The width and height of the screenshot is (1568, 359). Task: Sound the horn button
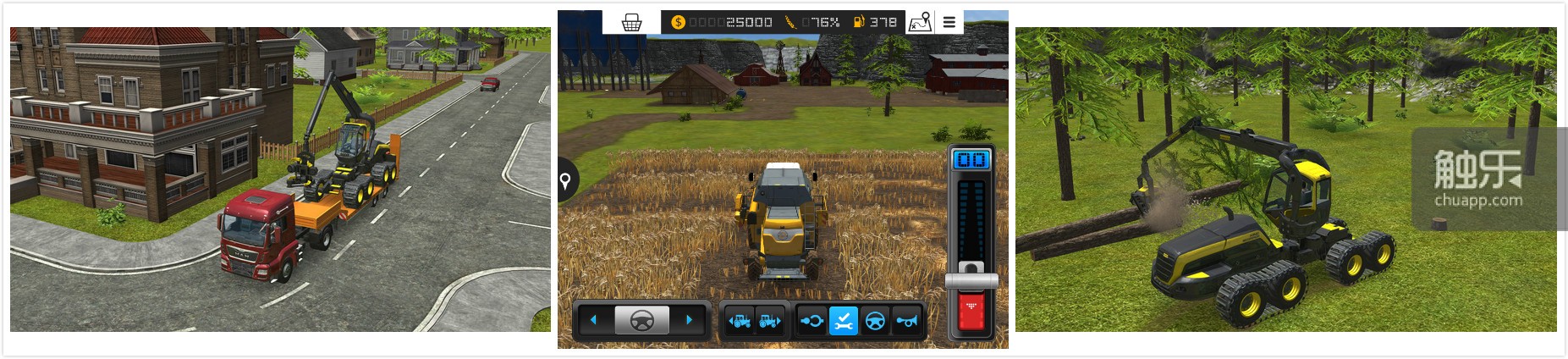coord(906,321)
